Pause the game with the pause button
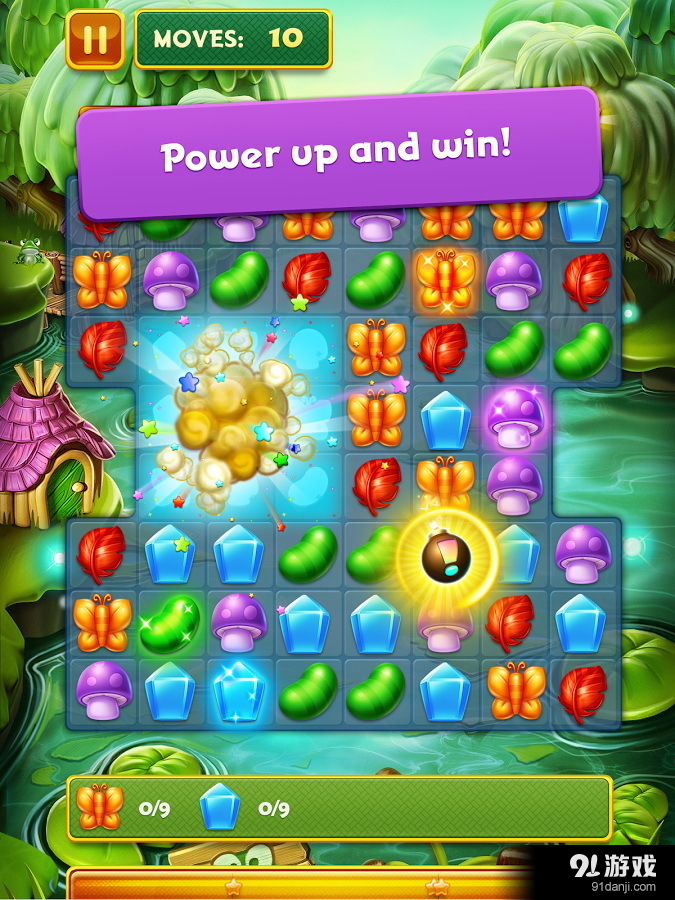The width and height of the screenshot is (675, 900). click(95, 40)
